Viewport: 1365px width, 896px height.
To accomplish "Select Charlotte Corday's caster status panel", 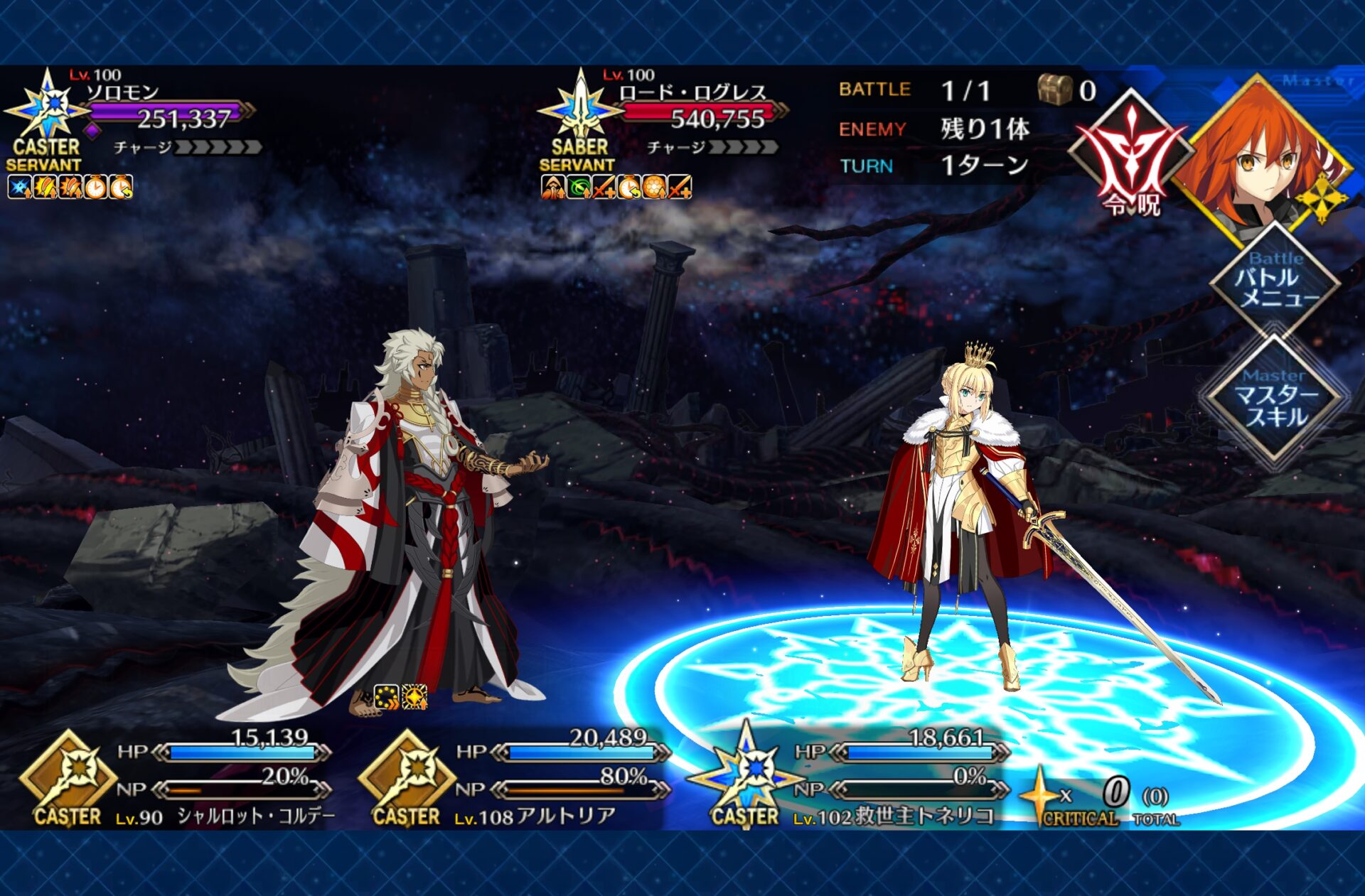I will click(178, 779).
